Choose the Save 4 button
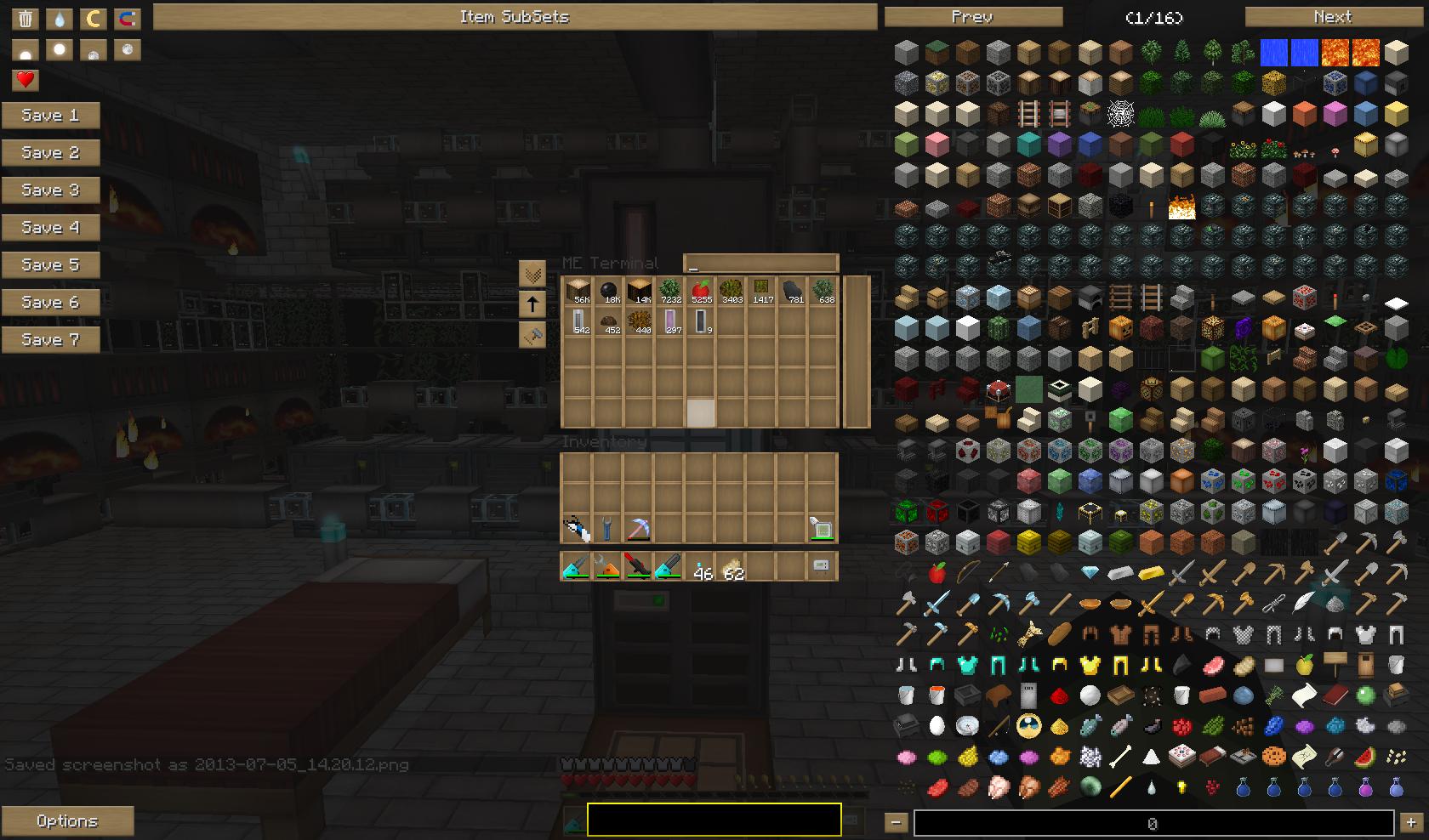The width and height of the screenshot is (1429, 840). point(50,228)
